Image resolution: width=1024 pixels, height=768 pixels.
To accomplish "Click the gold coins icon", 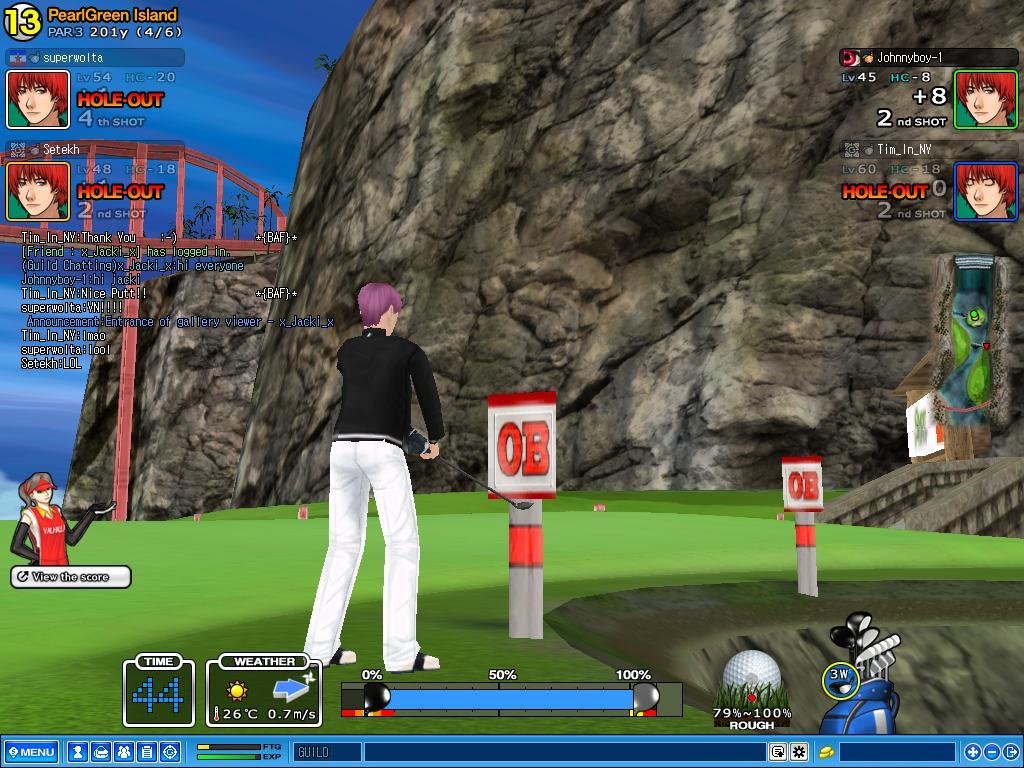I will tap(827, 752).
